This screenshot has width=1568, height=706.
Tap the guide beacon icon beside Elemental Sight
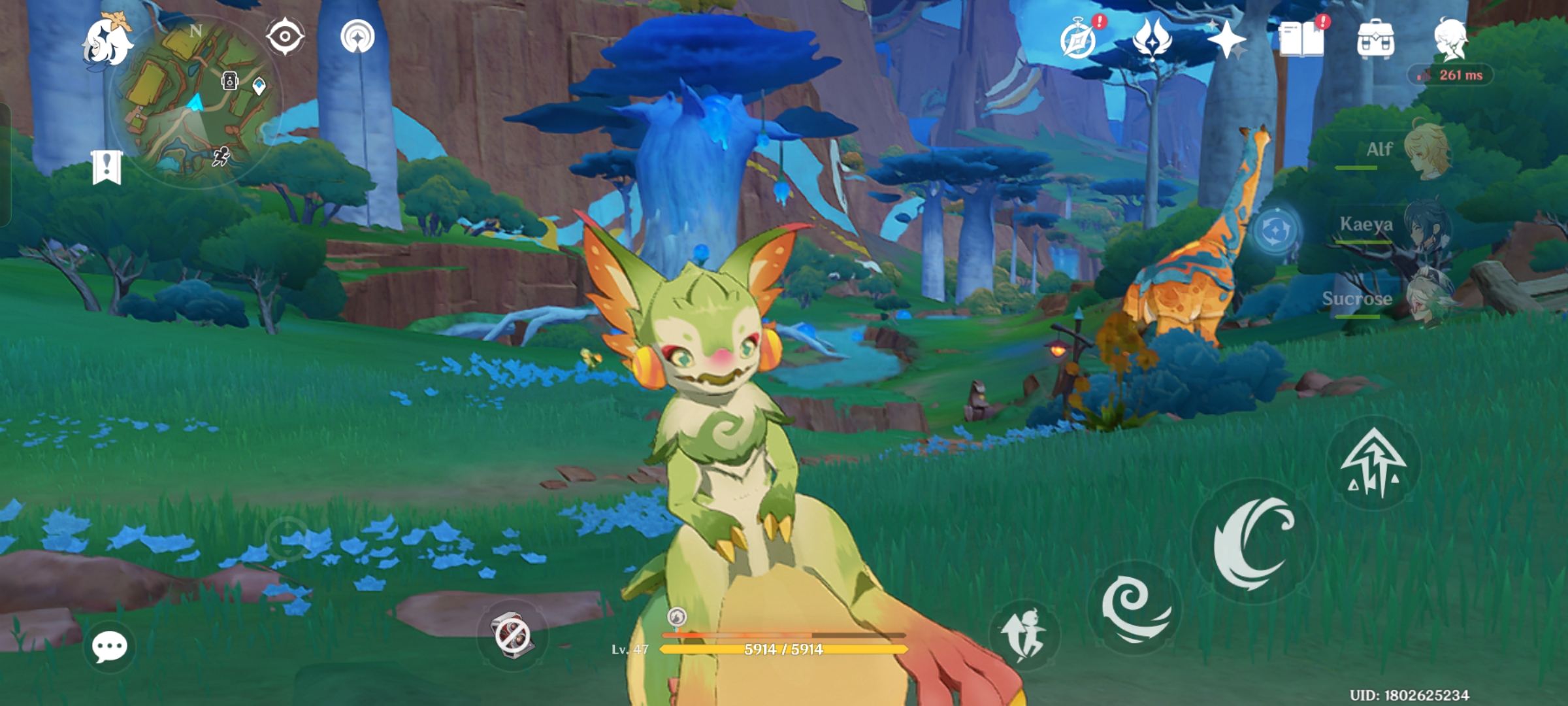[x=356, y=36]
